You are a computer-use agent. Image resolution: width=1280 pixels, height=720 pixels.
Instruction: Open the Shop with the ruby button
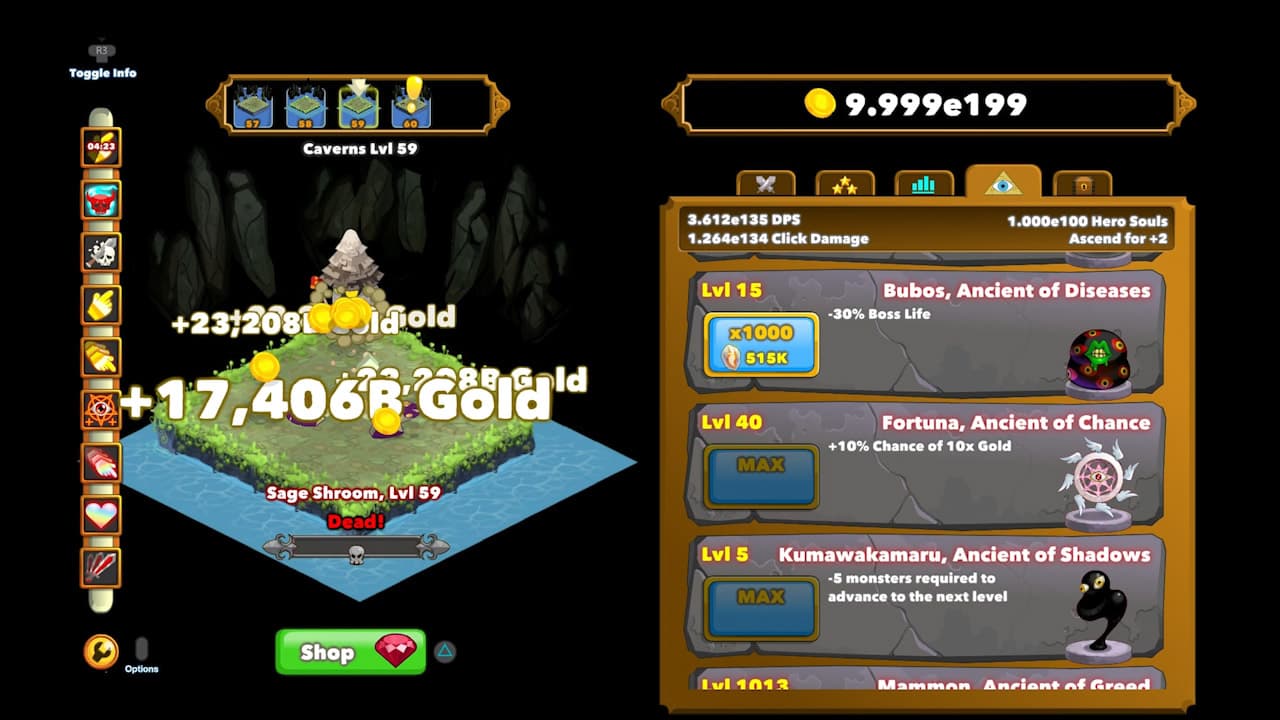coord(349,651)
